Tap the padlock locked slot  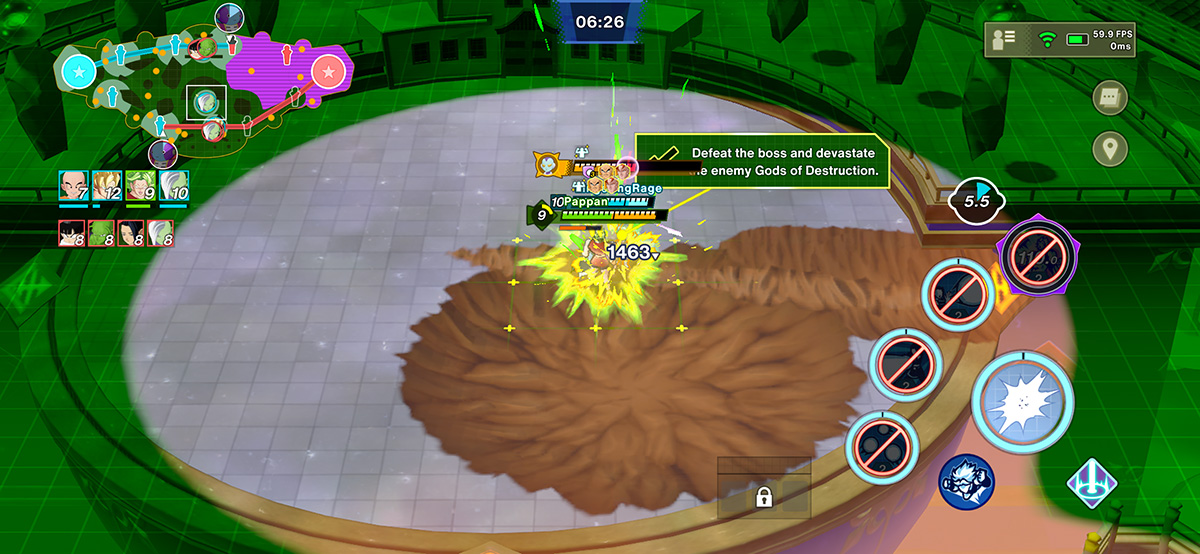tap(763, 496)
